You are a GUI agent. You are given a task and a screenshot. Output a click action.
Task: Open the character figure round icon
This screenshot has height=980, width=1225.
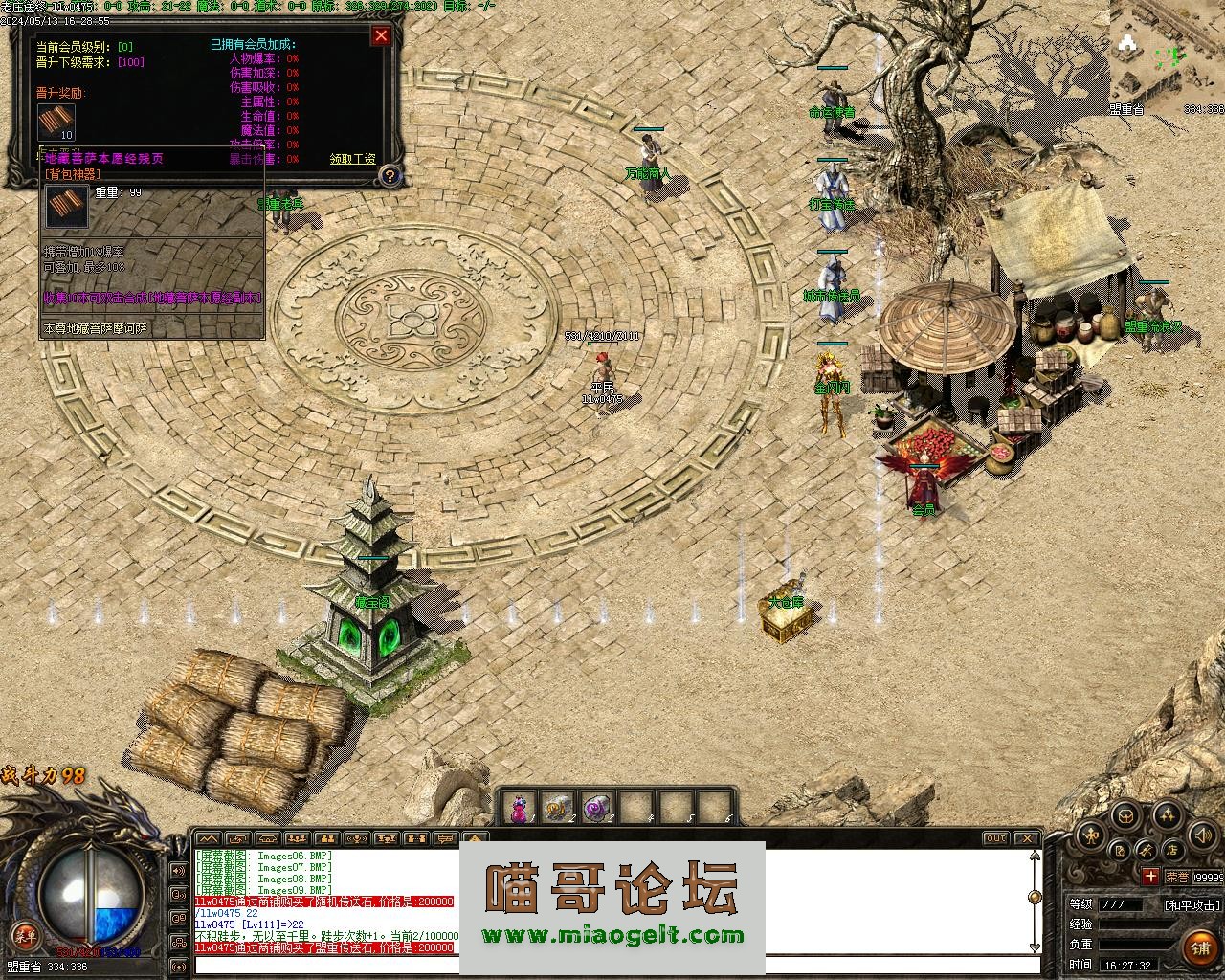coord(1091,836)
